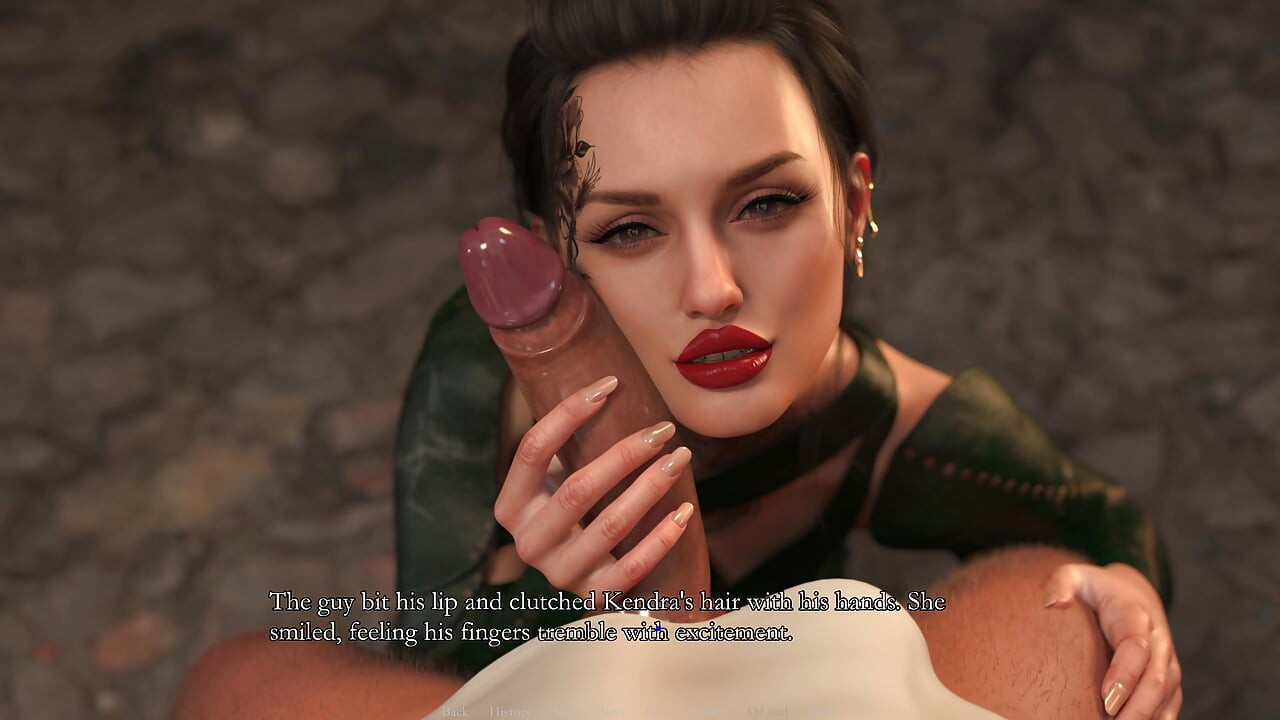Screen dimensions: 1280x720
Task: Go back using the Back button
Action: click(x=455, y=712)
